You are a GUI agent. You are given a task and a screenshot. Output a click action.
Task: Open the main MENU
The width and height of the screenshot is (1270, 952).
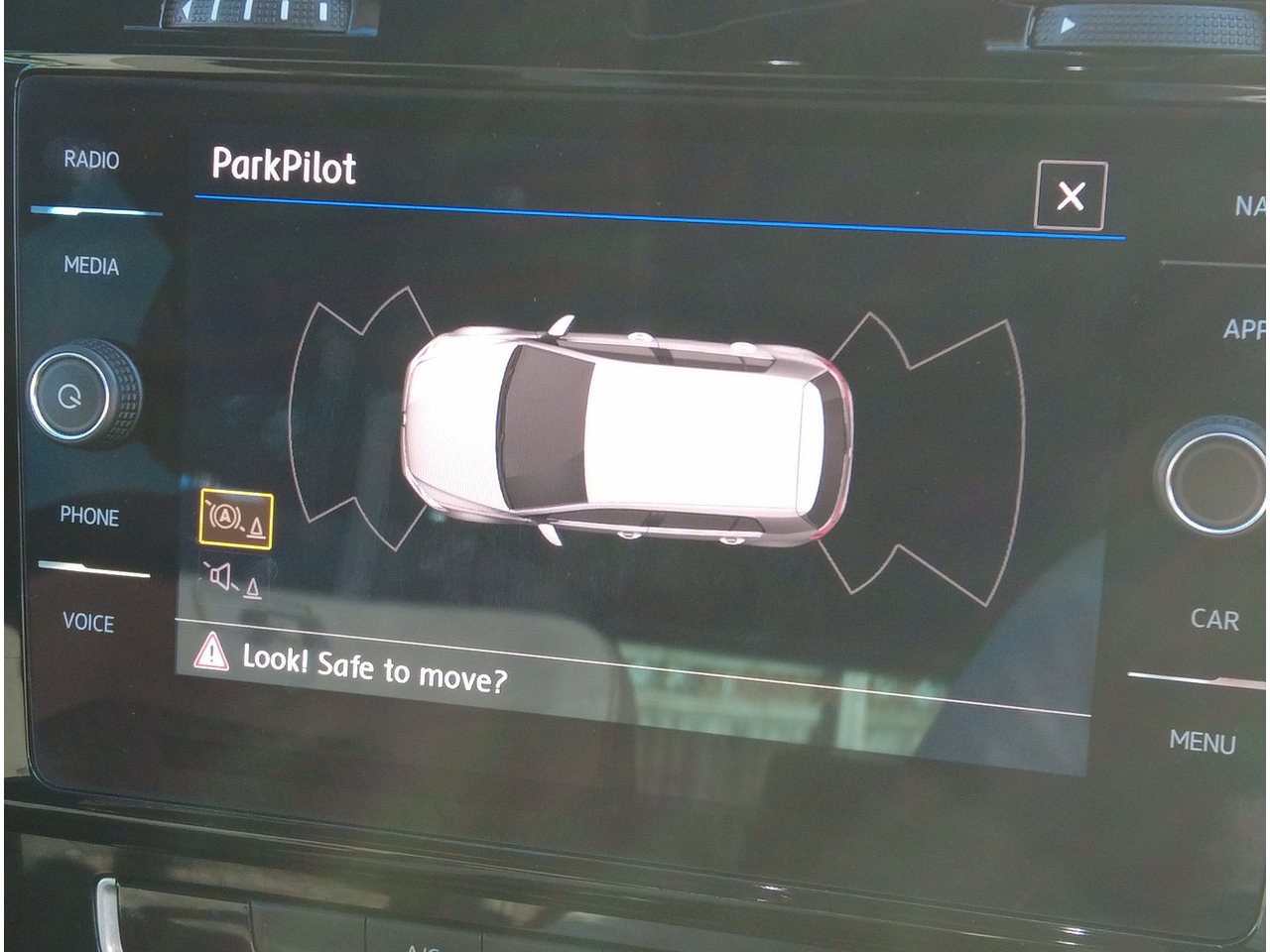[x=1202, y=742]
